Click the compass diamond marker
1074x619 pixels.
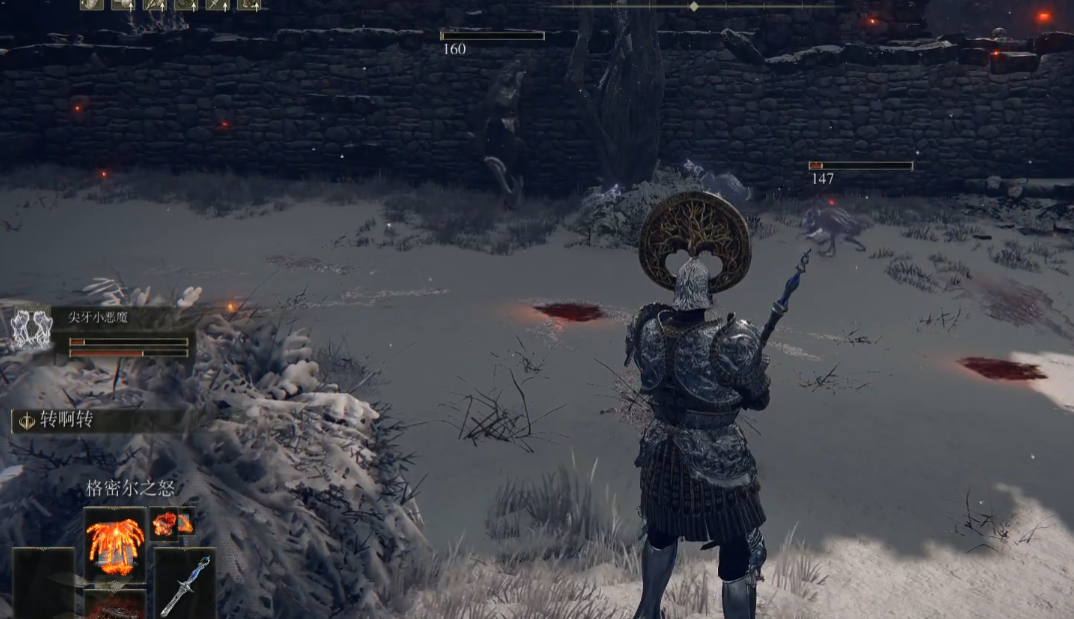pos(694,6)
